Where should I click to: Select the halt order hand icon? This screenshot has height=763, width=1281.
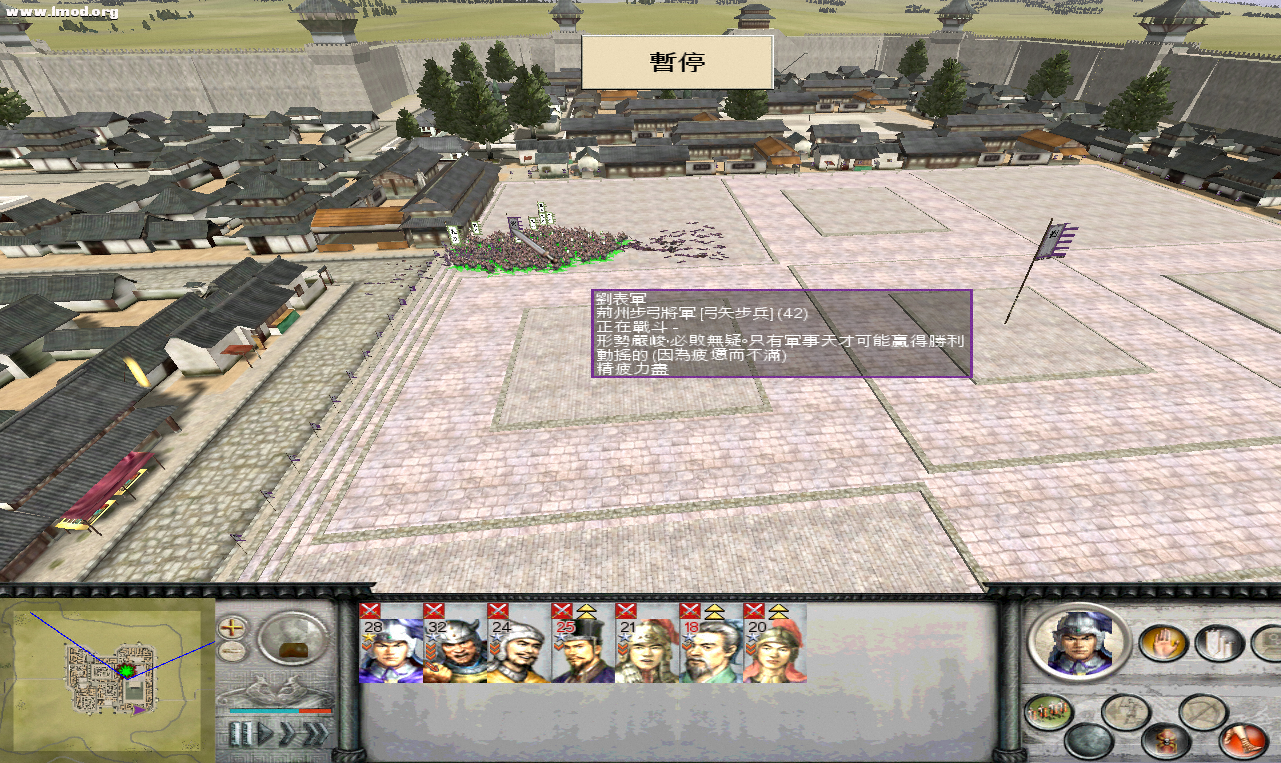point(1164,644)
